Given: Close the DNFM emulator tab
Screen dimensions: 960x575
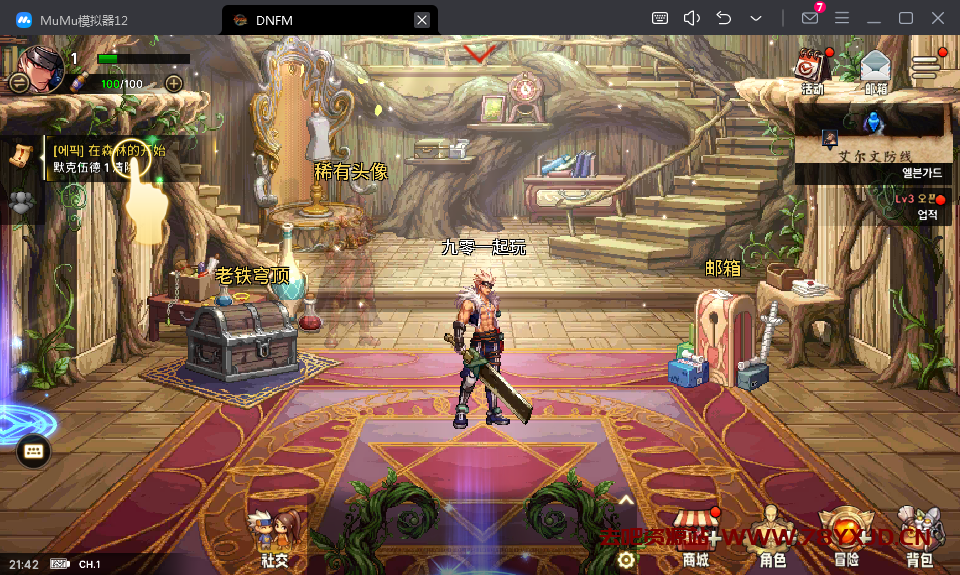Looking at the screenshot, I should coord(422,19).
